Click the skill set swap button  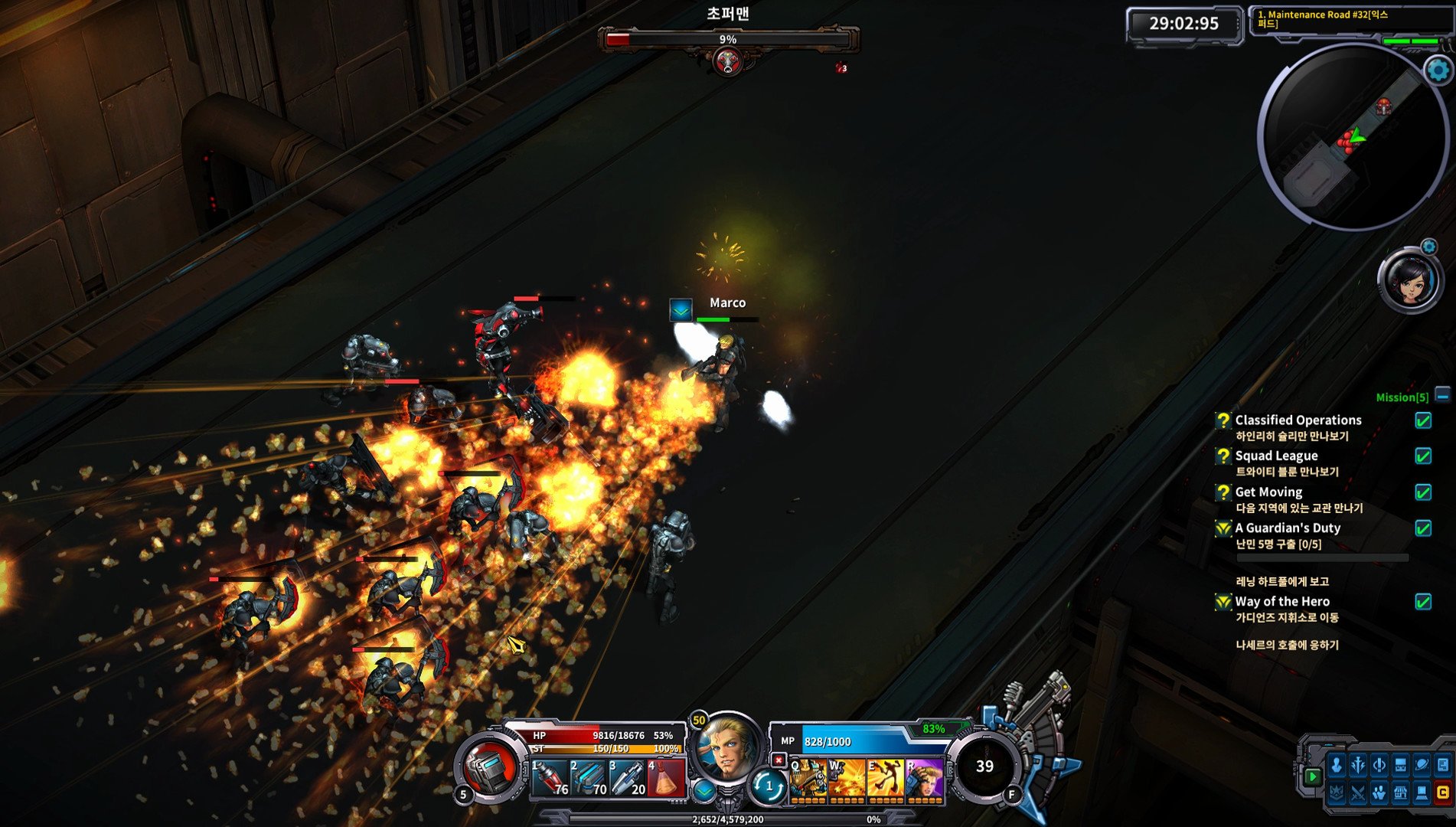click(768, 786)
